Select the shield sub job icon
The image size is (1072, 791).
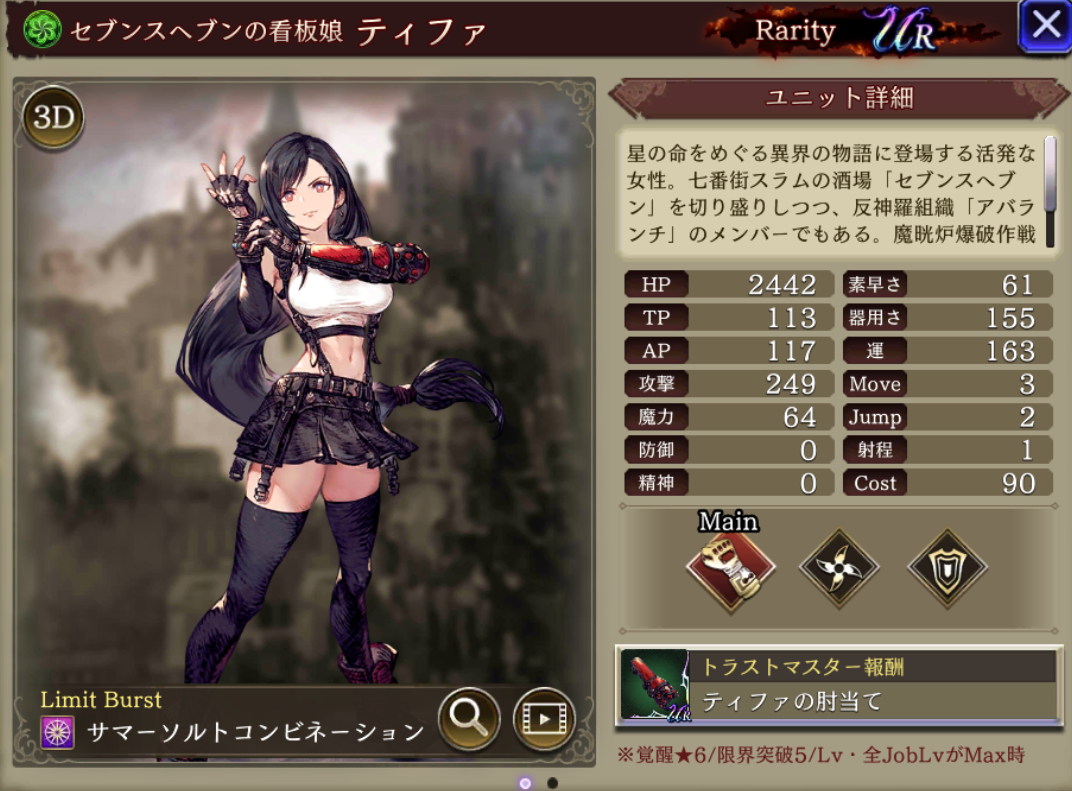pos(947,570)
